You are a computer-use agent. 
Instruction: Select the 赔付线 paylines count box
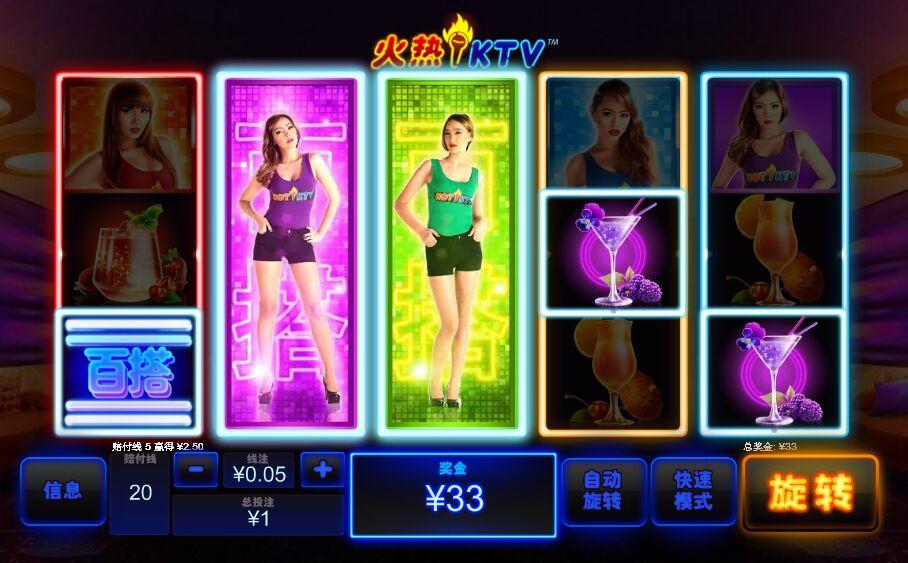point(140,492)
